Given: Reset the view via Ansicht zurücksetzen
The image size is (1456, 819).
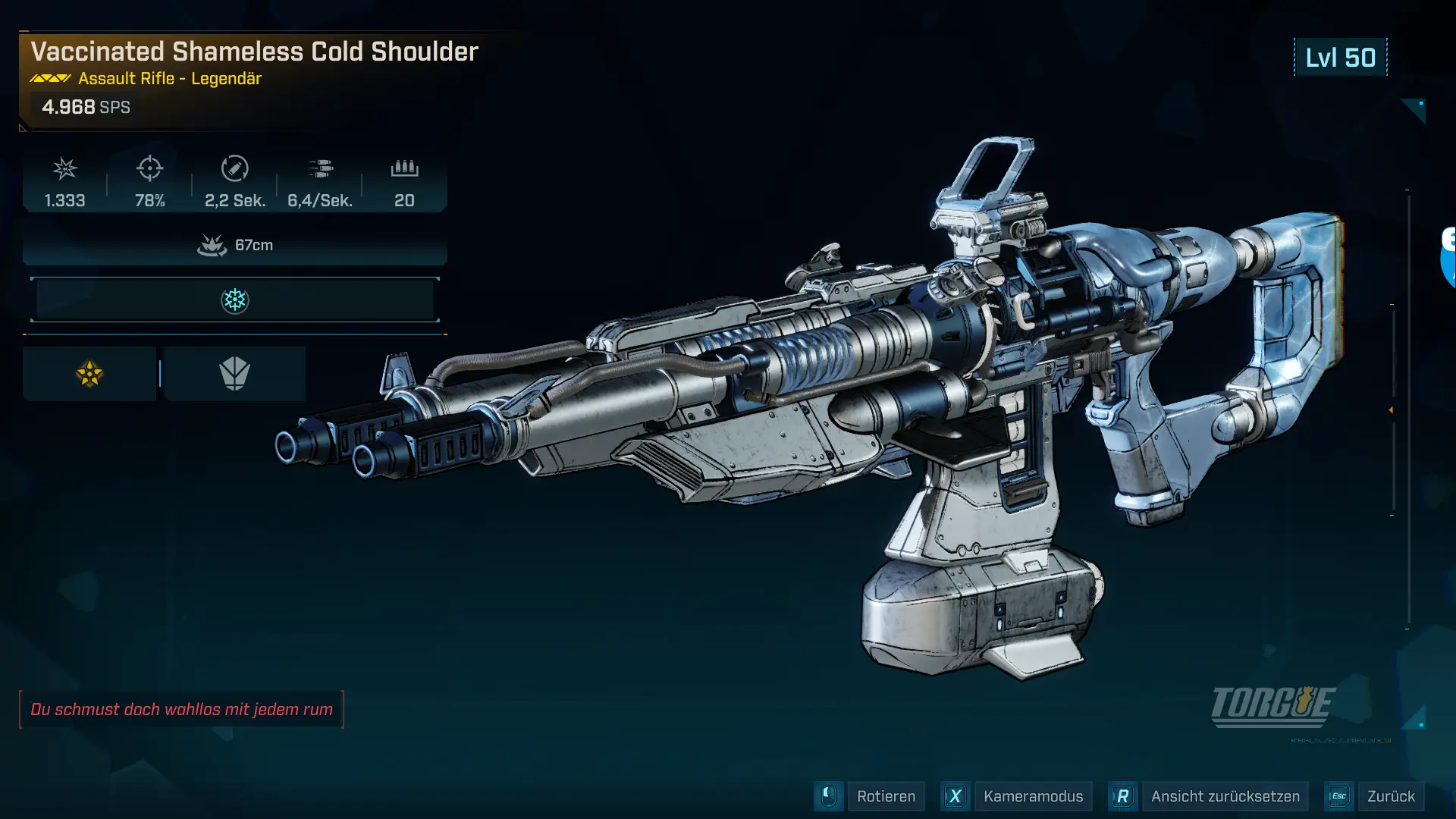Looking at the screenshot, I should [x=1224, y=796].
